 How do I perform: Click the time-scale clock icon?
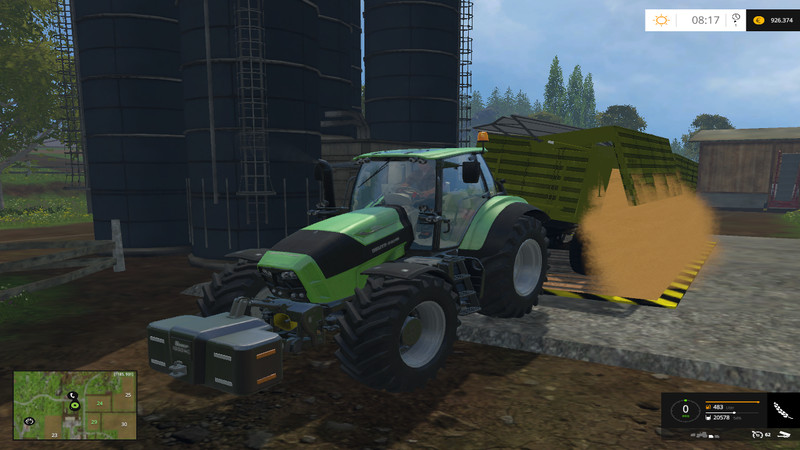click(x=737, y=19)
